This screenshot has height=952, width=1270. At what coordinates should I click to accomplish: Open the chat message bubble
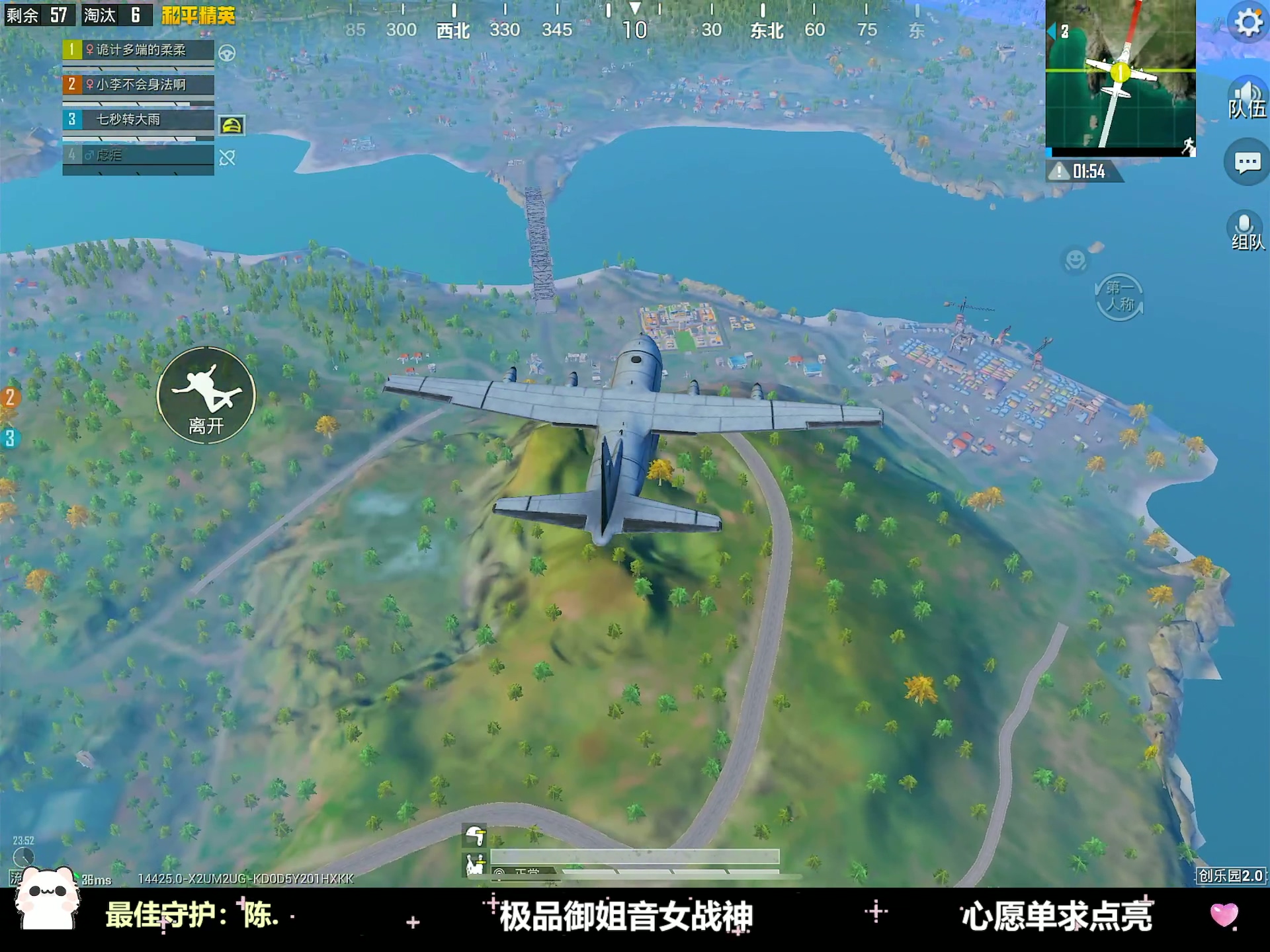(1247, 162)
